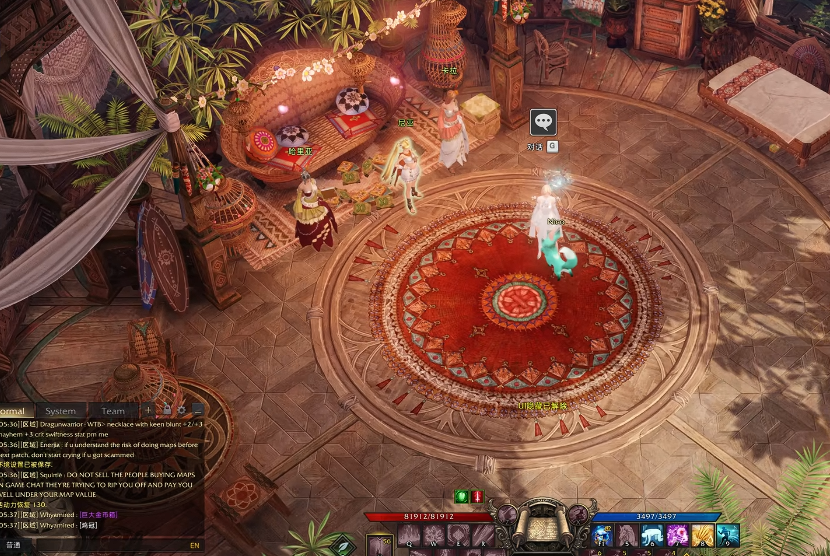Switch to the System chat tab
This screenshot has height=556, width=830.
[60, 411]
